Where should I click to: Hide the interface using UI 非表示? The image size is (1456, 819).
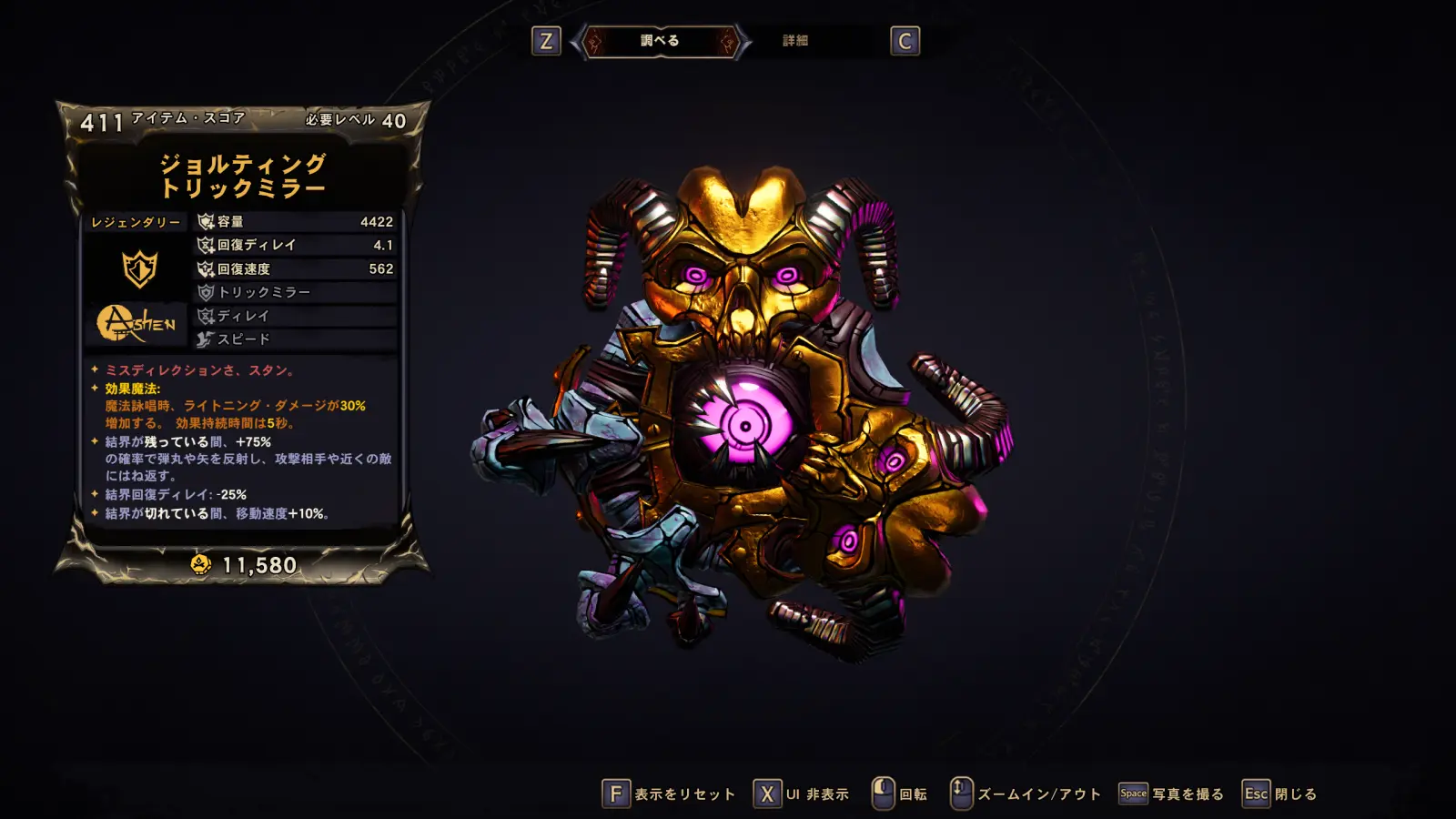pyautogui.click(x=802, y=794)
